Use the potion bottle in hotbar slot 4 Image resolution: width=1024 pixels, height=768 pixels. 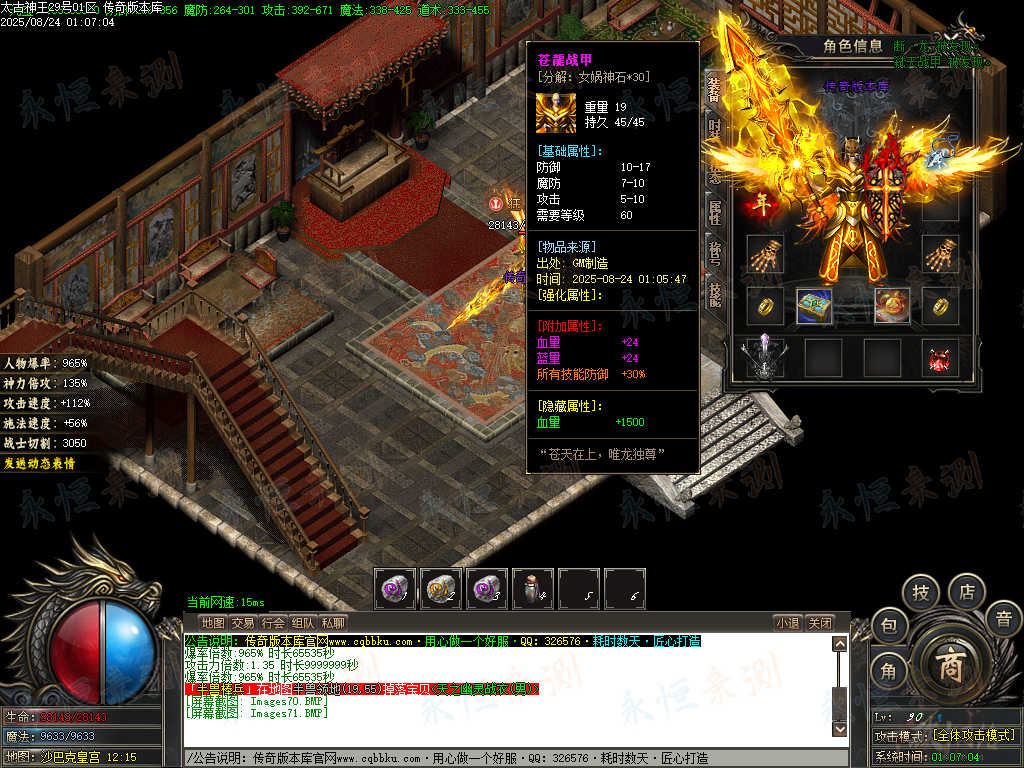tap(532, 590)
